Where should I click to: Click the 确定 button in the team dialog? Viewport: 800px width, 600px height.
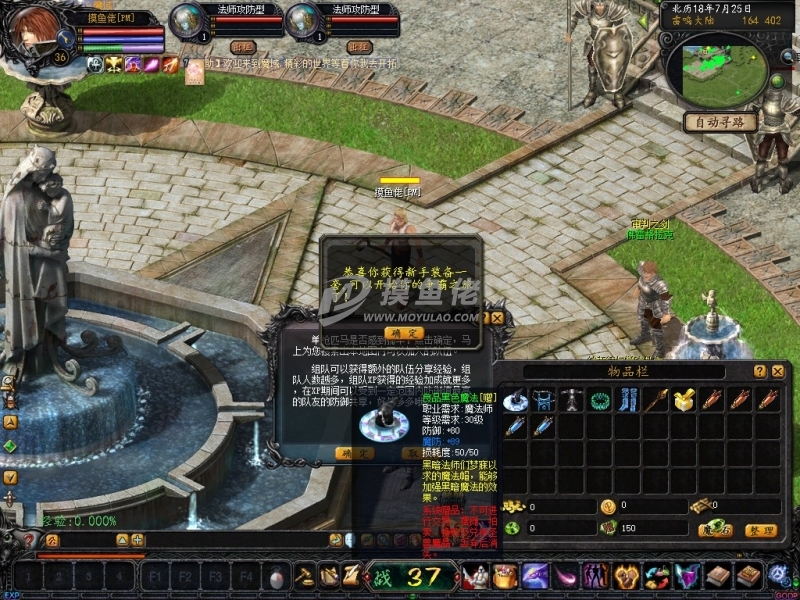pos(353,452)
